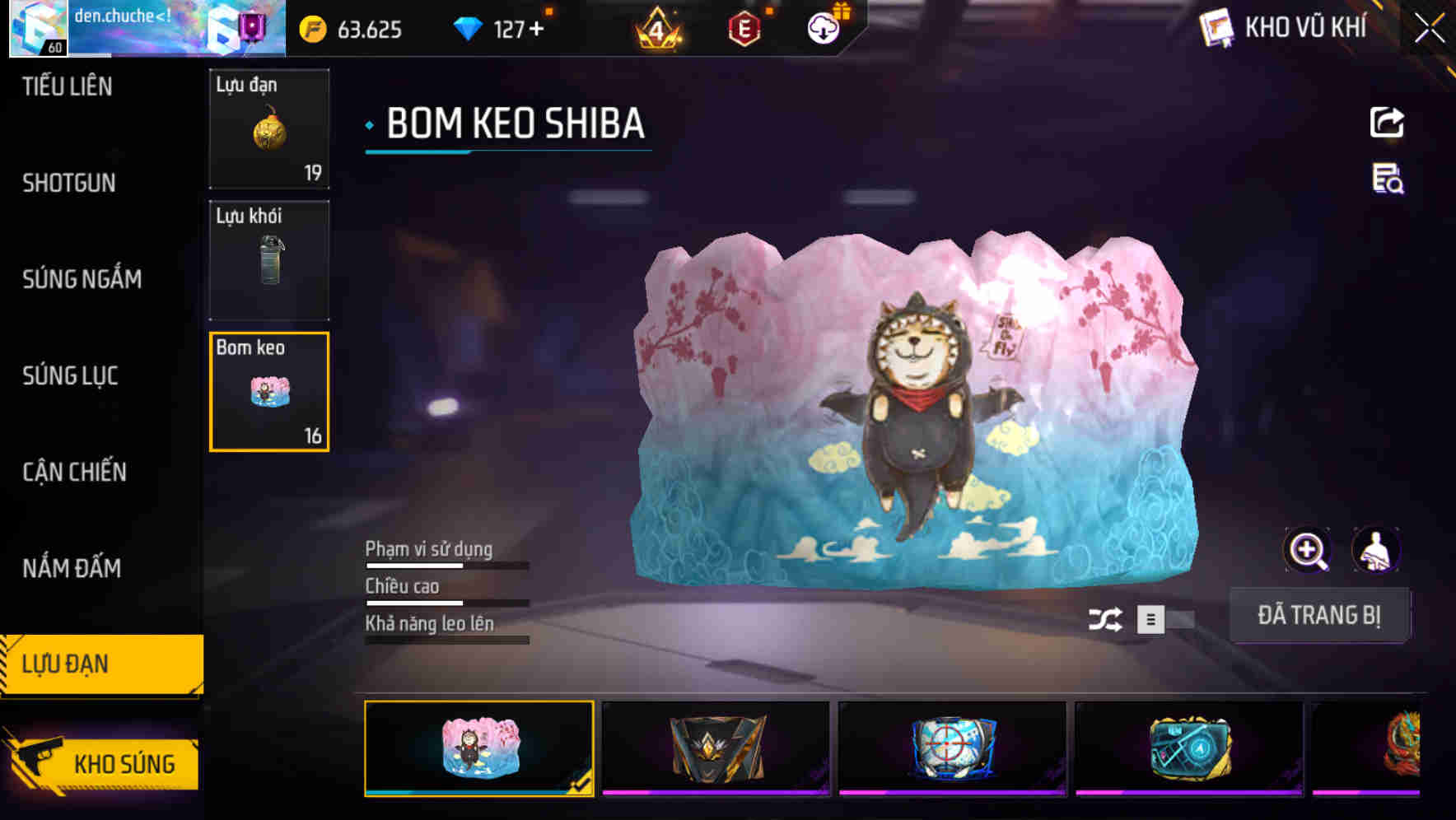The image size is (1456, 820).
Task: Switch to the SHOTGUN category tab
Action: coord(70,183)
